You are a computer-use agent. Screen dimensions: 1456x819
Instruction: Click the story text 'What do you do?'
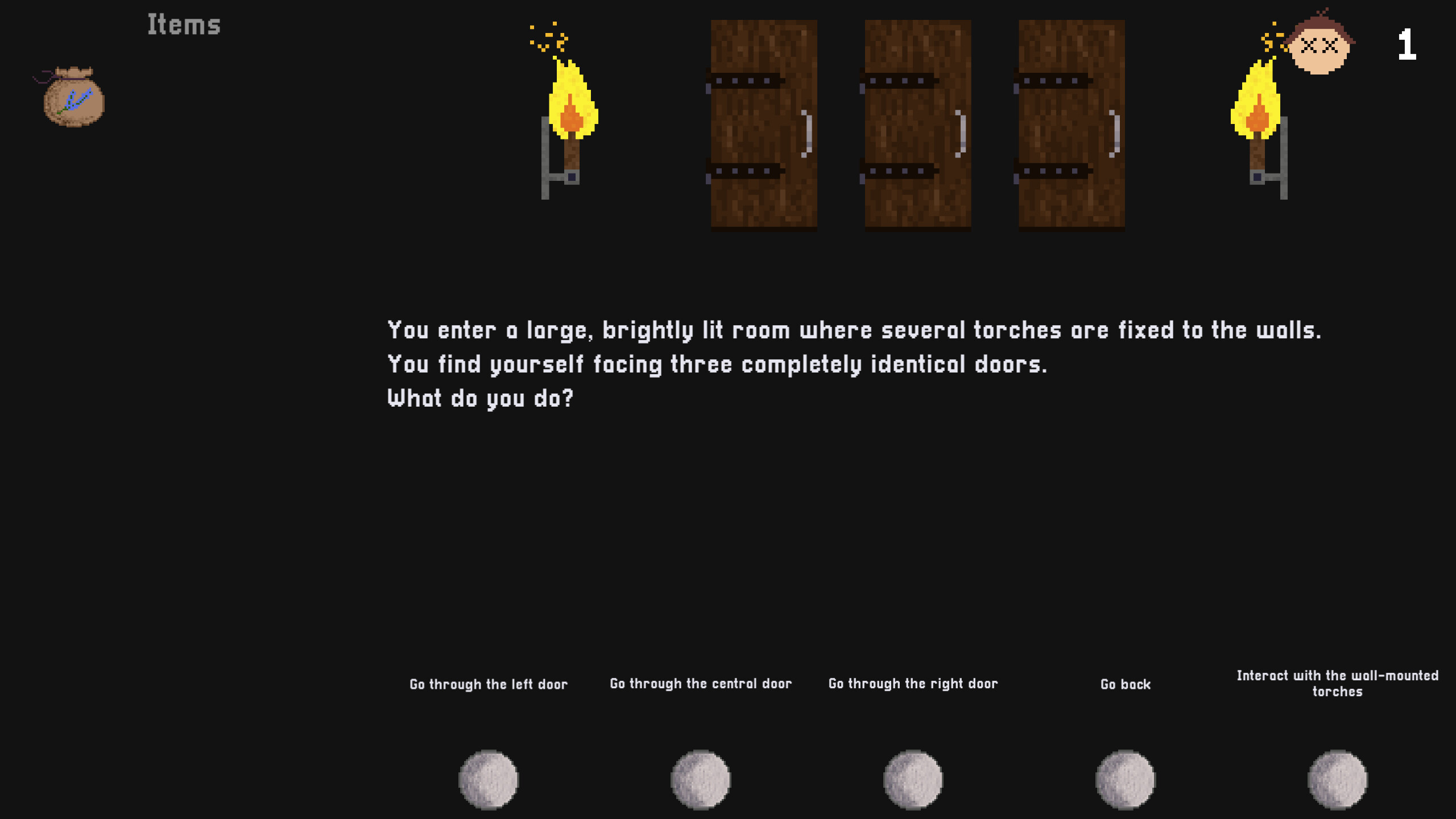pyautogui.click(x=481, y=398)
